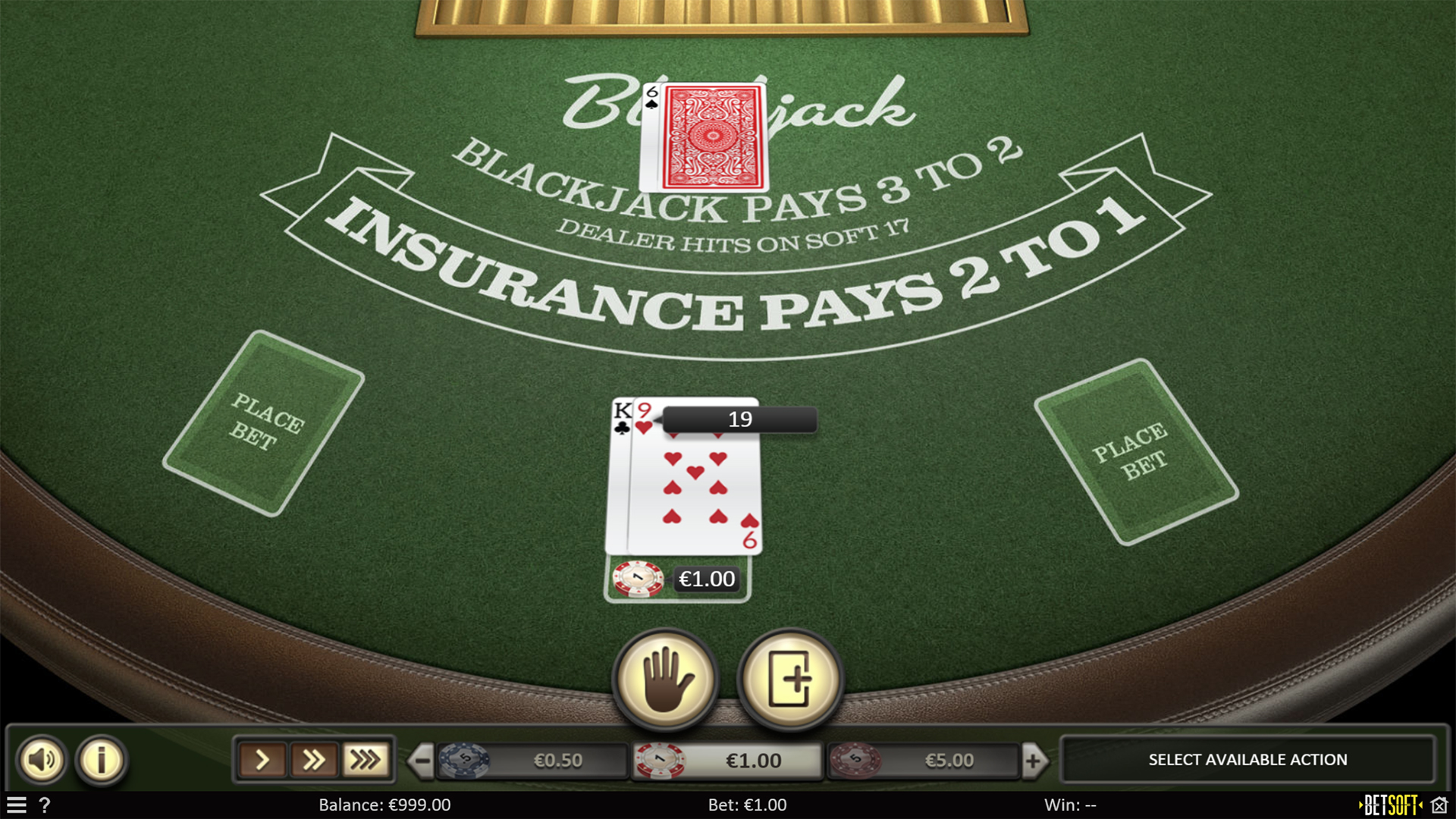This screenshot has height=819, width=1456.
Task: Open the help question mark
Action: [45, 805]
